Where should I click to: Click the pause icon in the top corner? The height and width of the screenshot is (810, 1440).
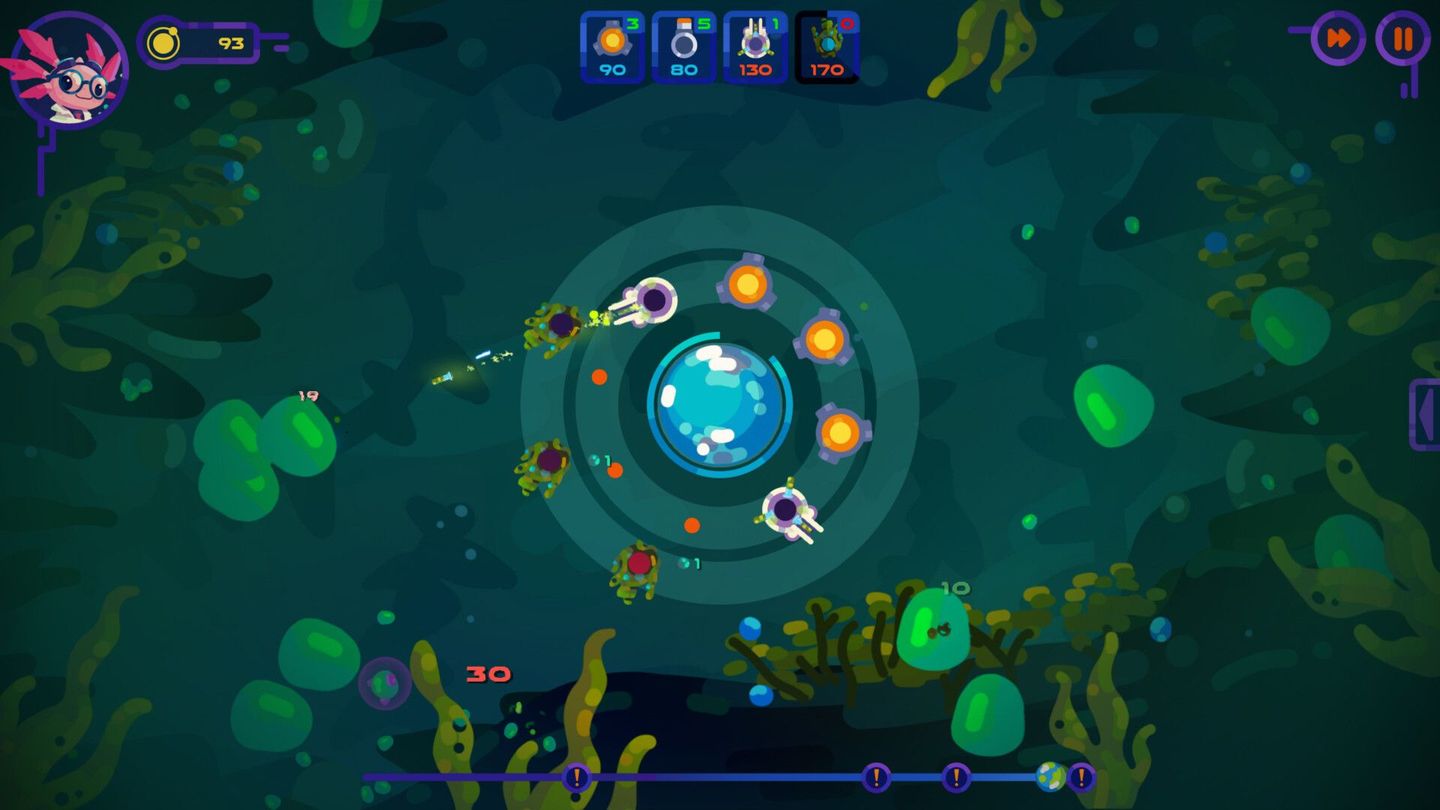pos(1404,39)
